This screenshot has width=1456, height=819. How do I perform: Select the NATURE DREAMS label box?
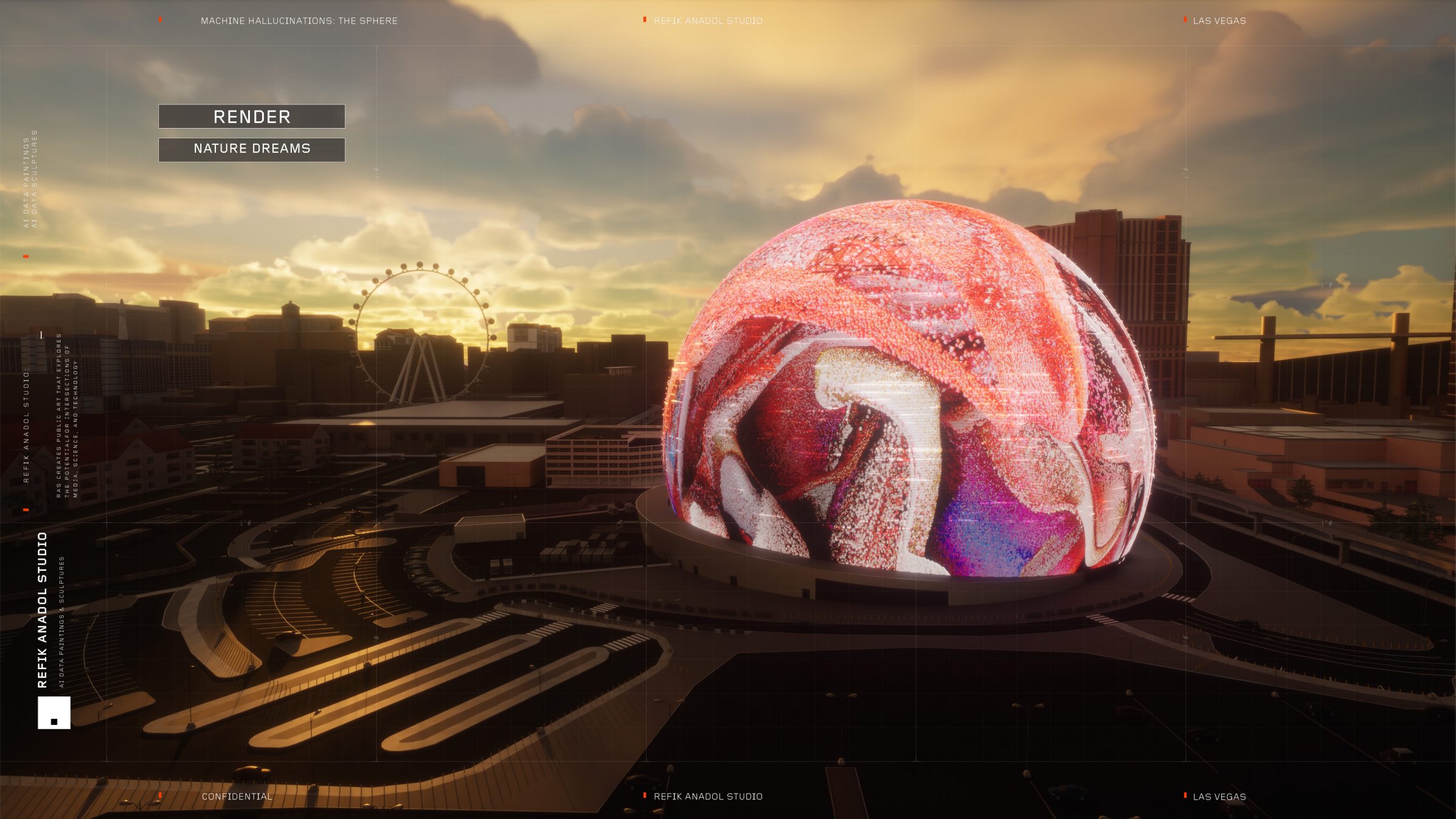(x=252, y=149)
